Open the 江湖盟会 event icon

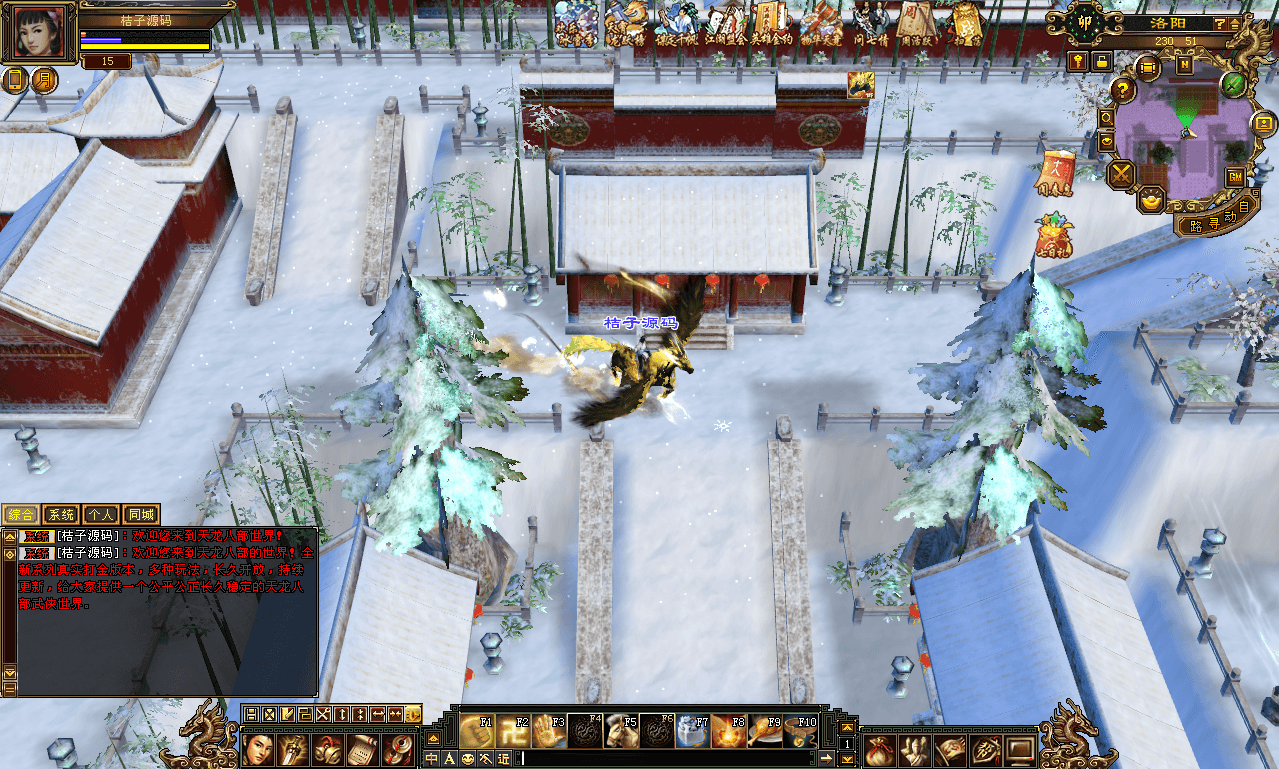coord(723,22)
